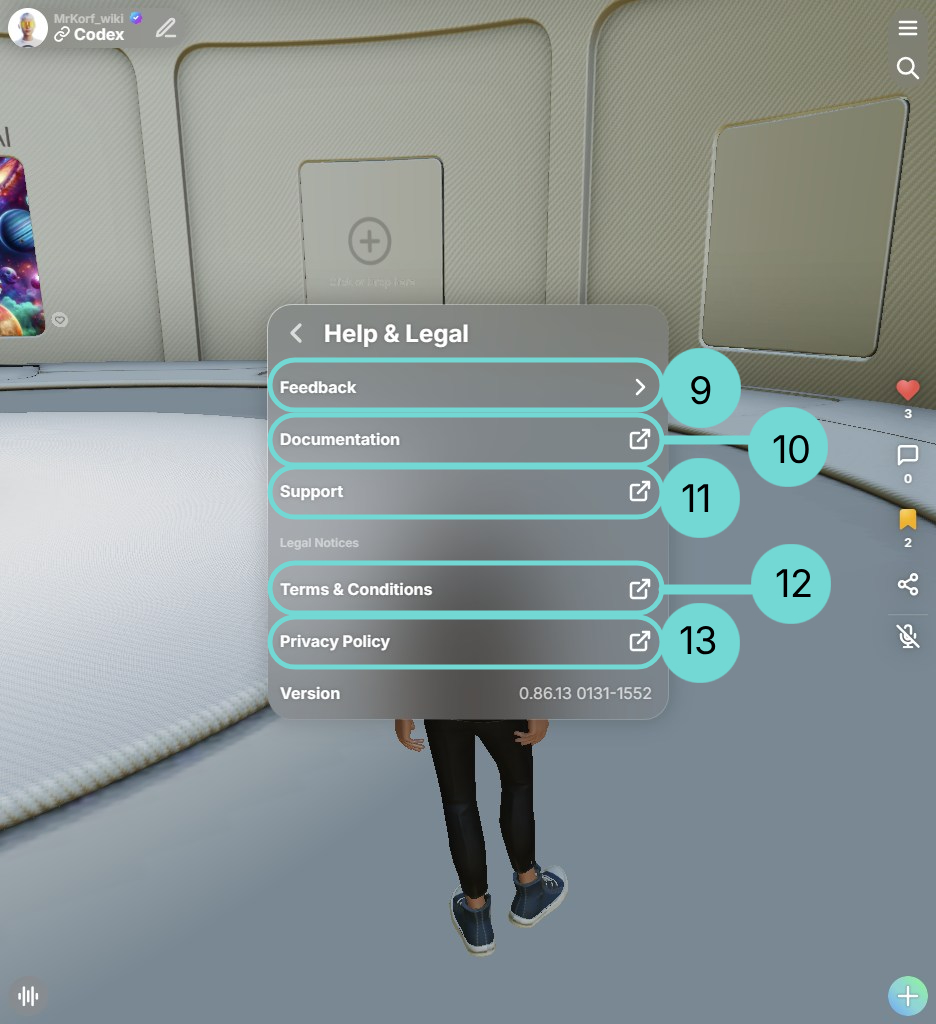The width and height of the screenshot is (936, 1024).
Task: Open the comments bubble
Action: tap(908, 456)
